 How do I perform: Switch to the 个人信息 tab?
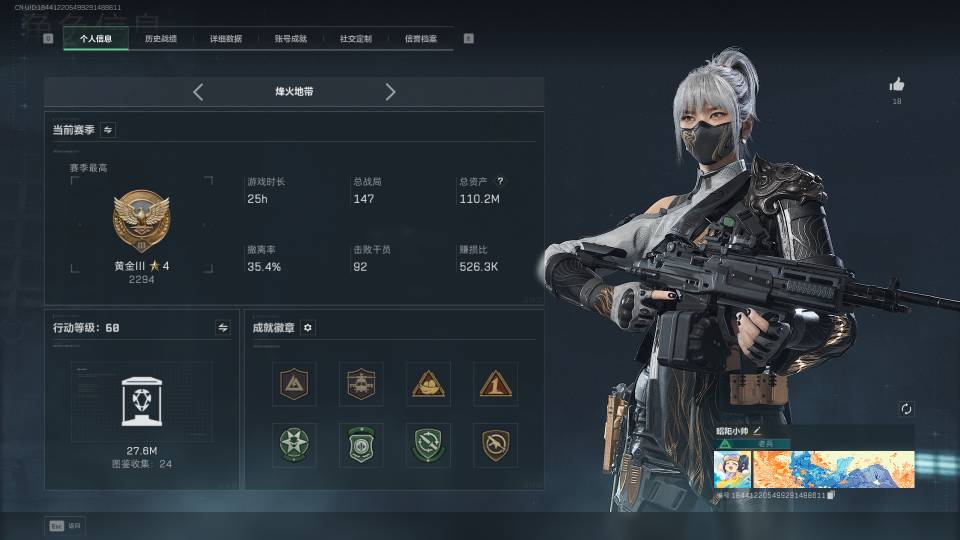coord(96,39)
